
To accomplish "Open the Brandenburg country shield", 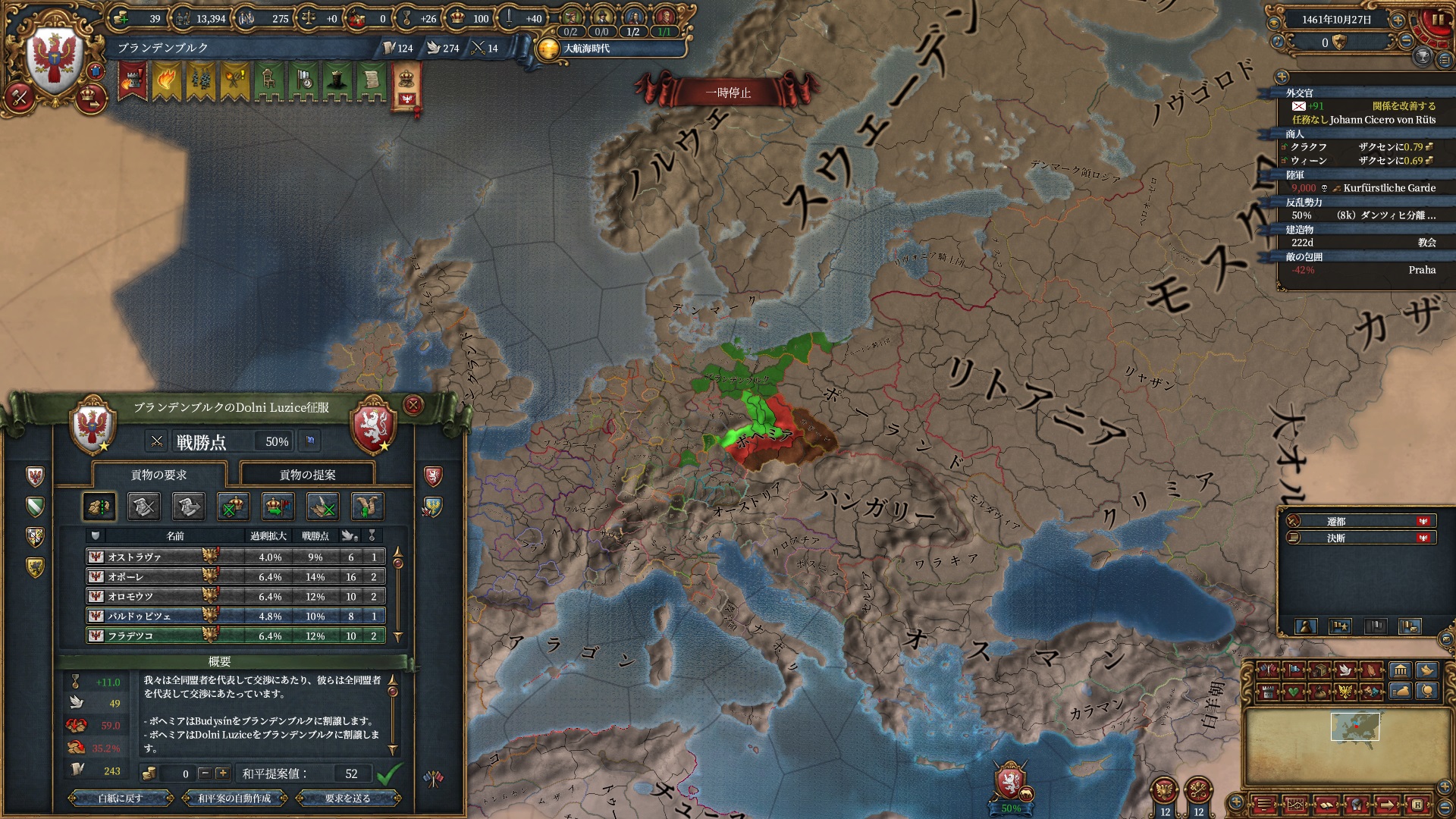I will click(x=54, y=59).
